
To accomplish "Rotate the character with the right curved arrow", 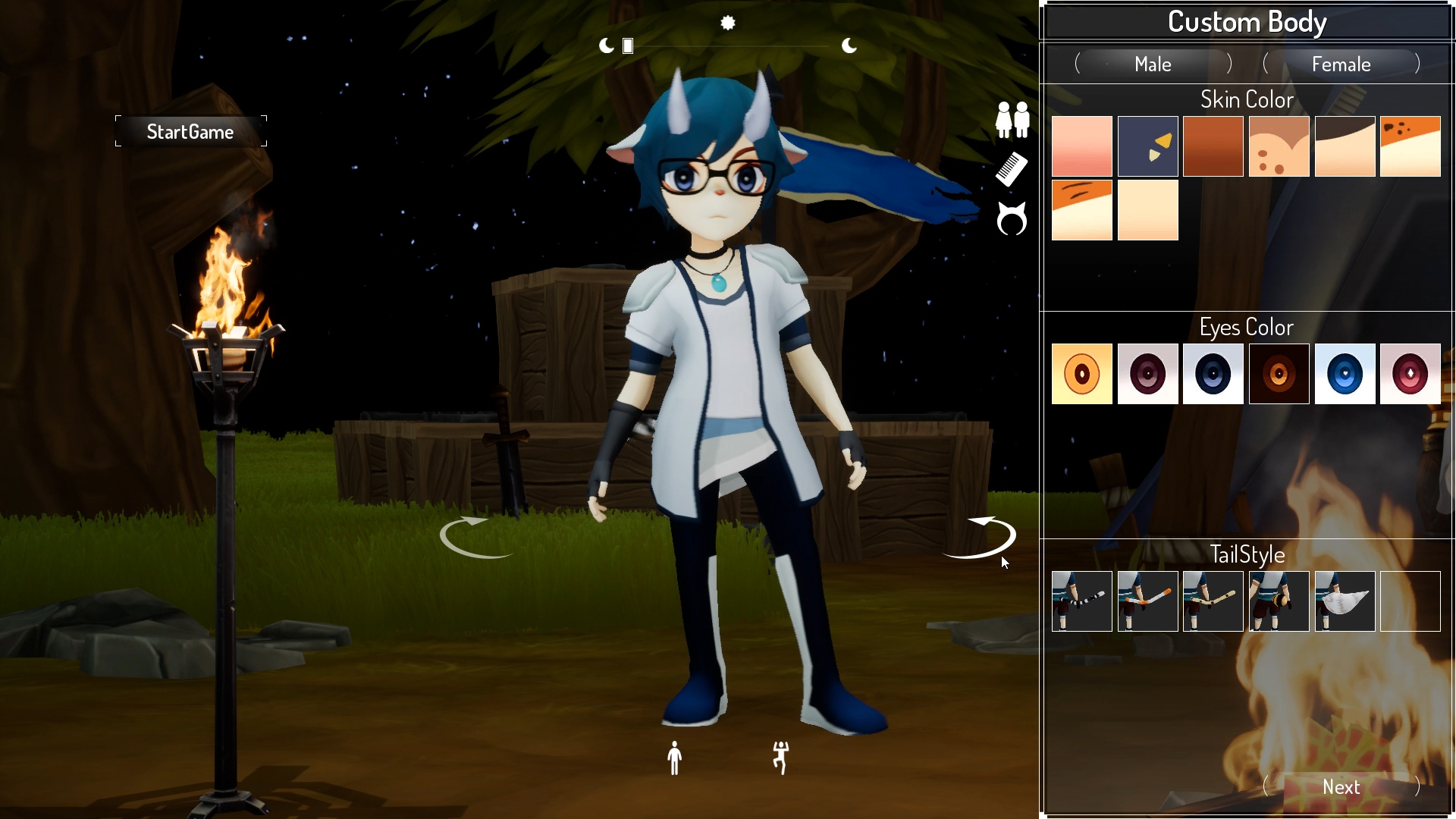I will click(x=980, y=536).
